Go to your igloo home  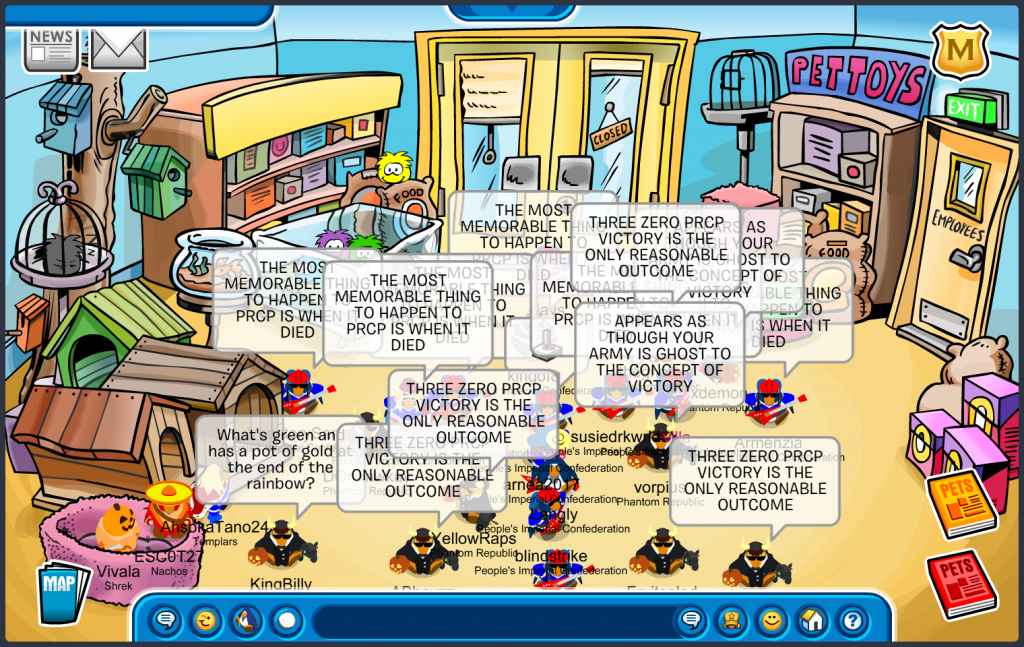click(812, 621)
